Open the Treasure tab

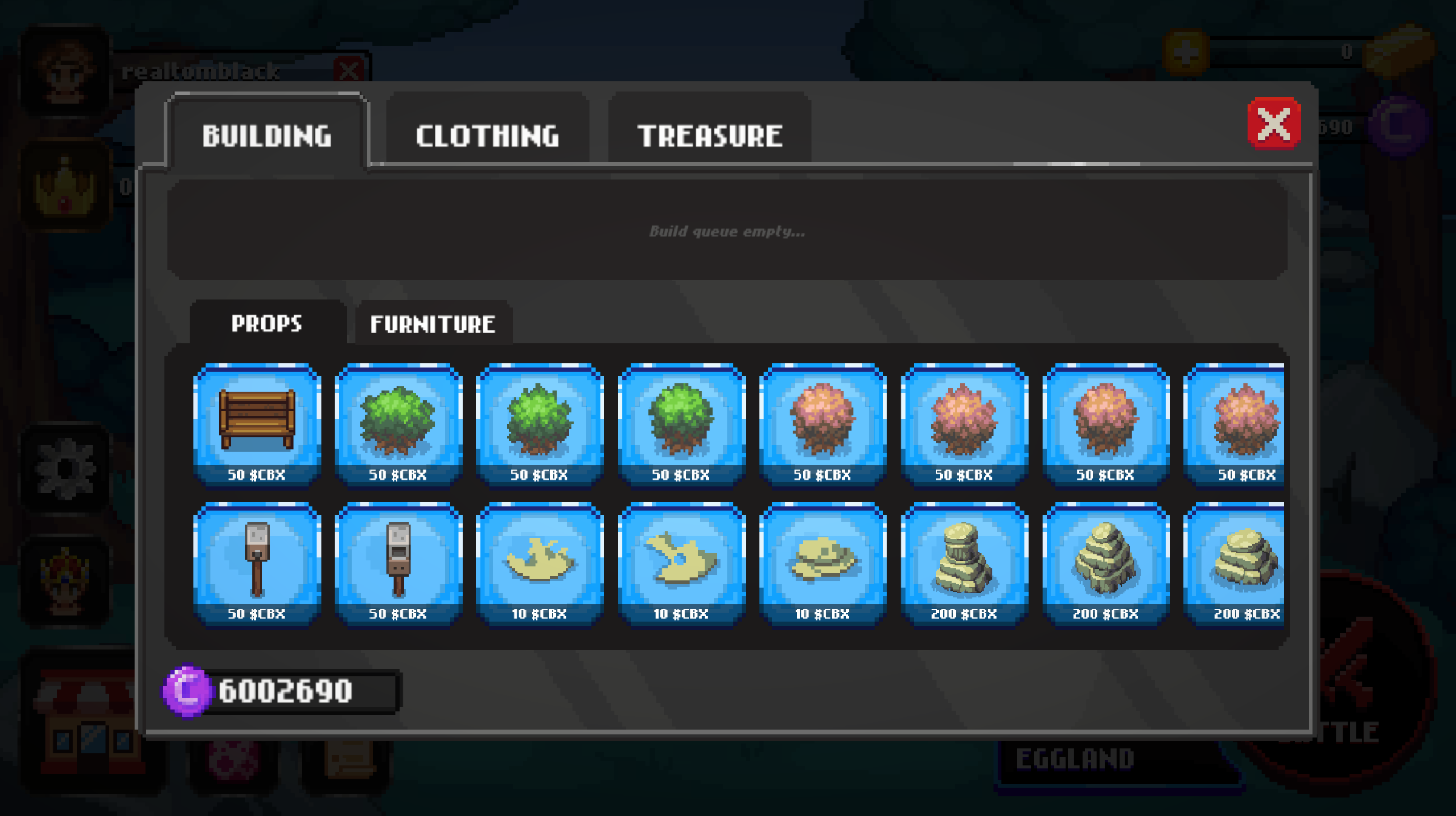(x=709, y=135)
